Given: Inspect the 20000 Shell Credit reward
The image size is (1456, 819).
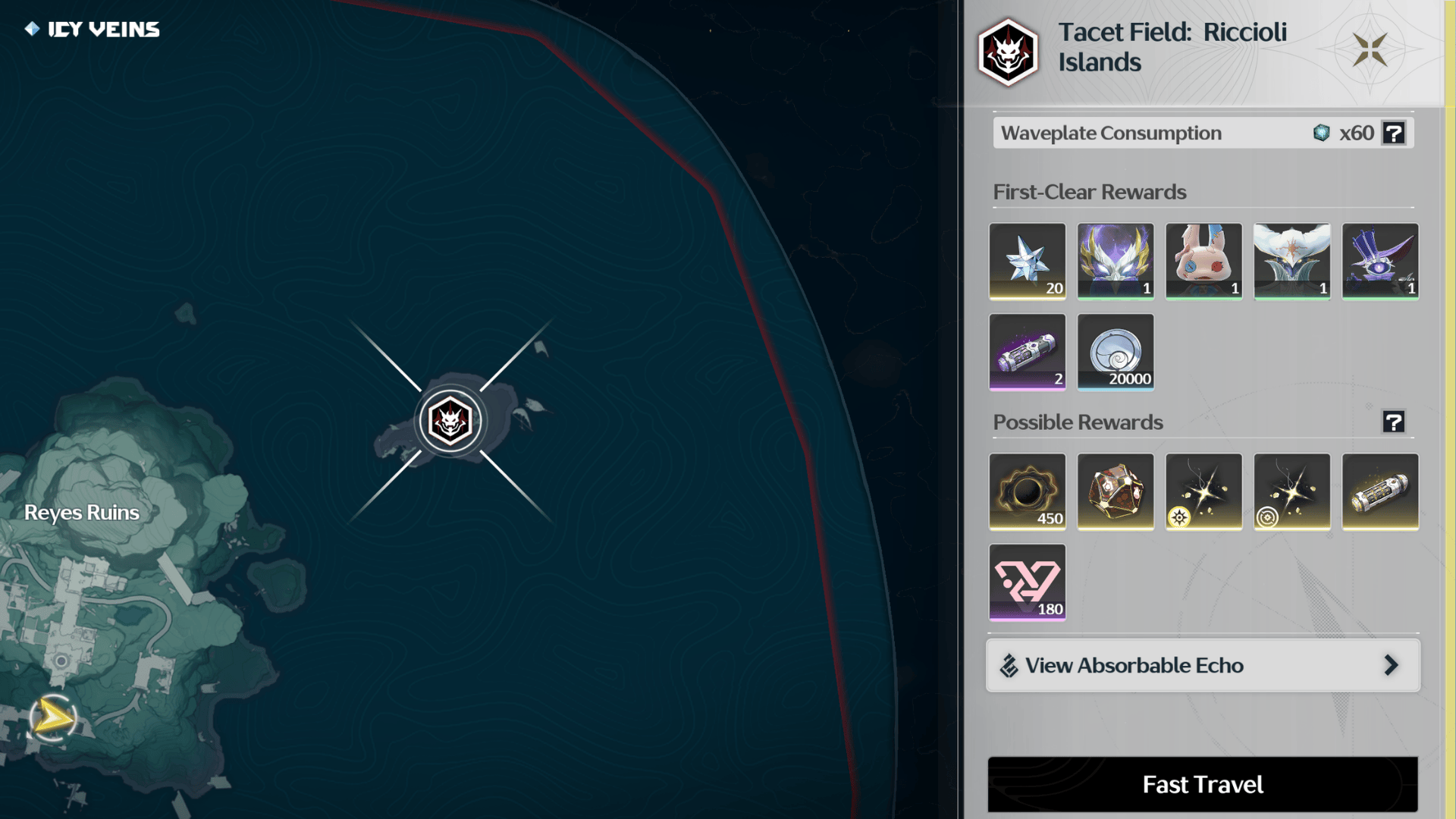Looking at the screenshot, I should coord(1115,352).
